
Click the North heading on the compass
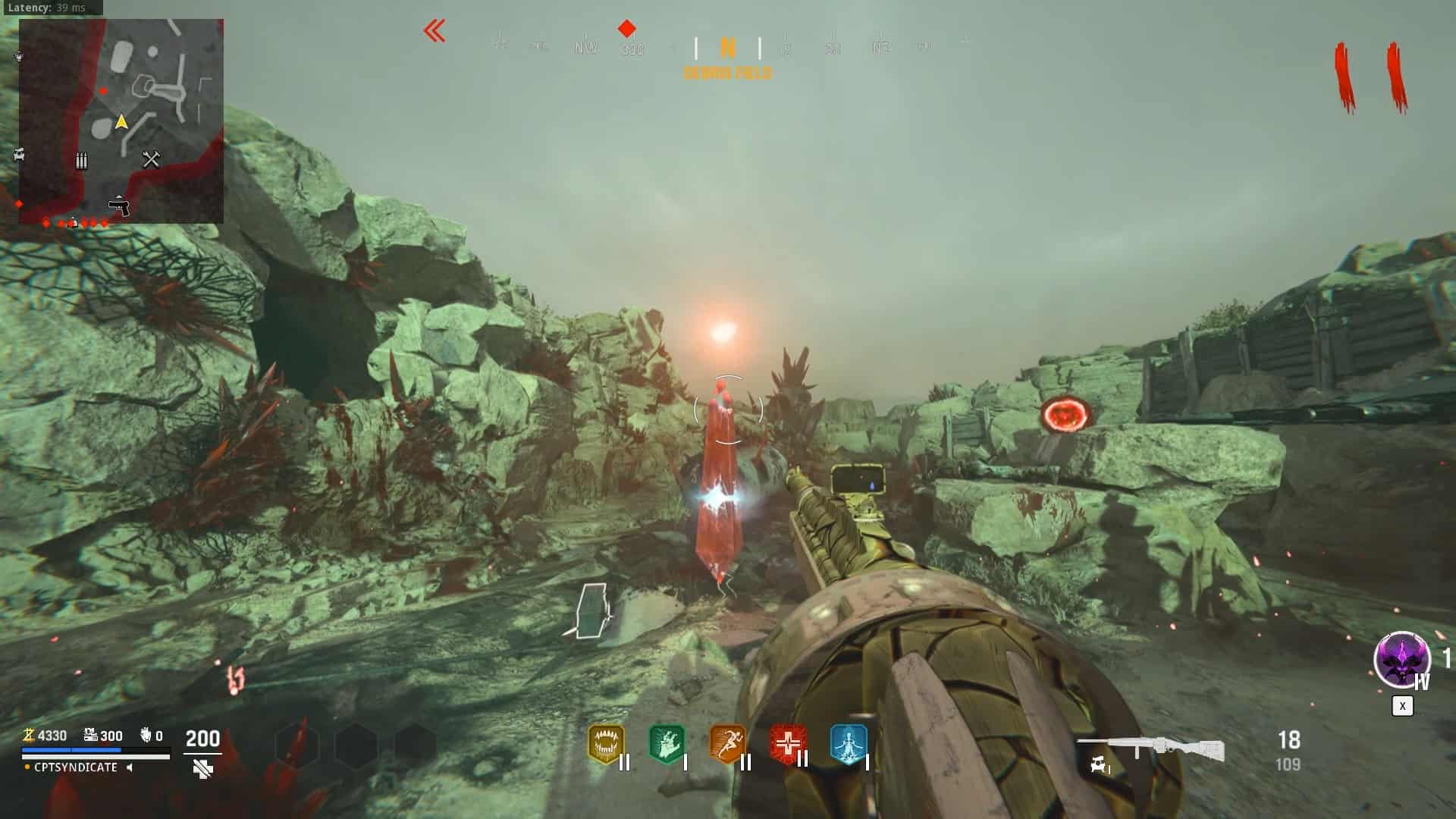pyautogui.click(x=727, y=49)
